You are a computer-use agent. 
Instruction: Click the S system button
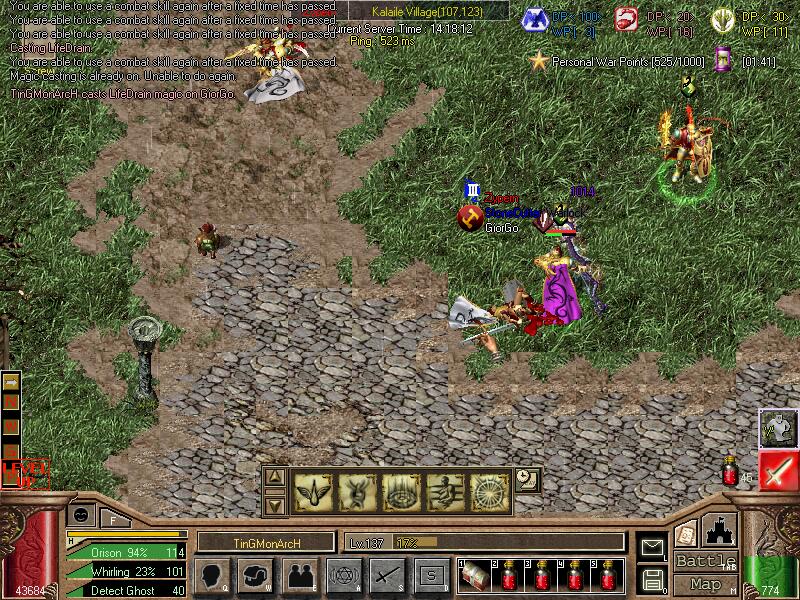pyautogui.click(x=432, y=575)
